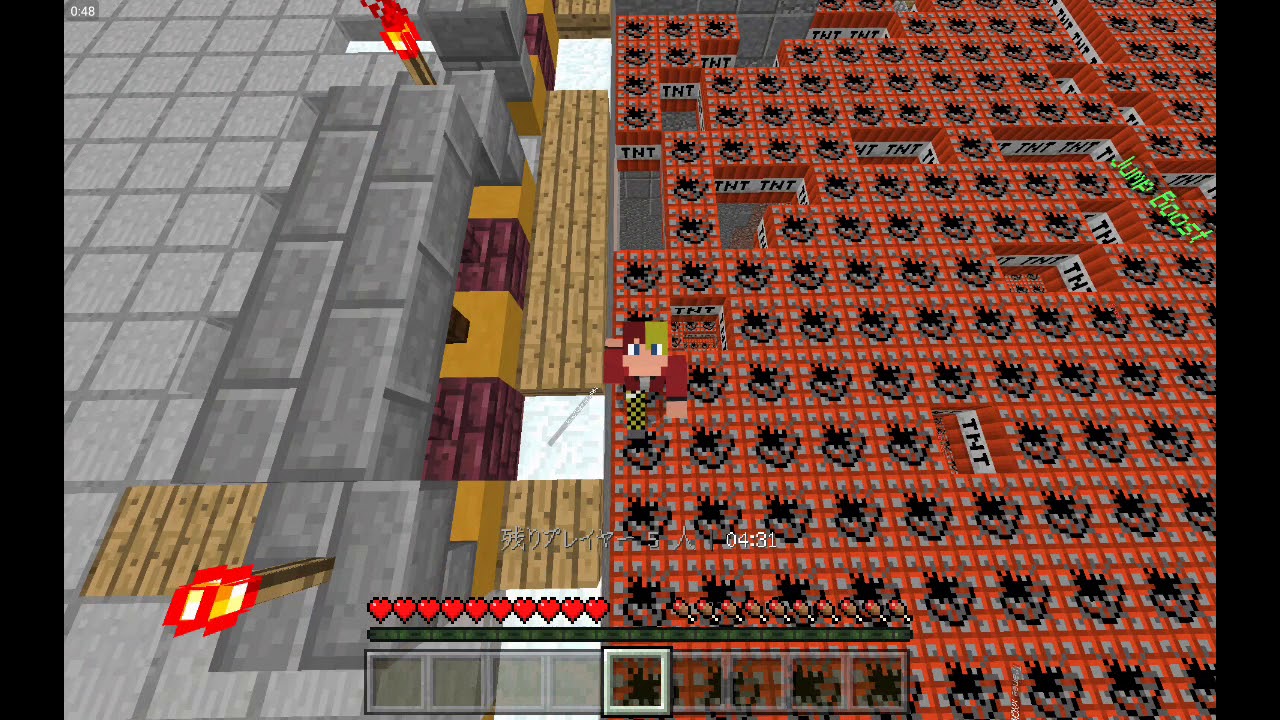This screenshot has height=720, width=1280.
Task: Select the 残りプレイヤー 5 人 text
Action: (x=600, y=539)
